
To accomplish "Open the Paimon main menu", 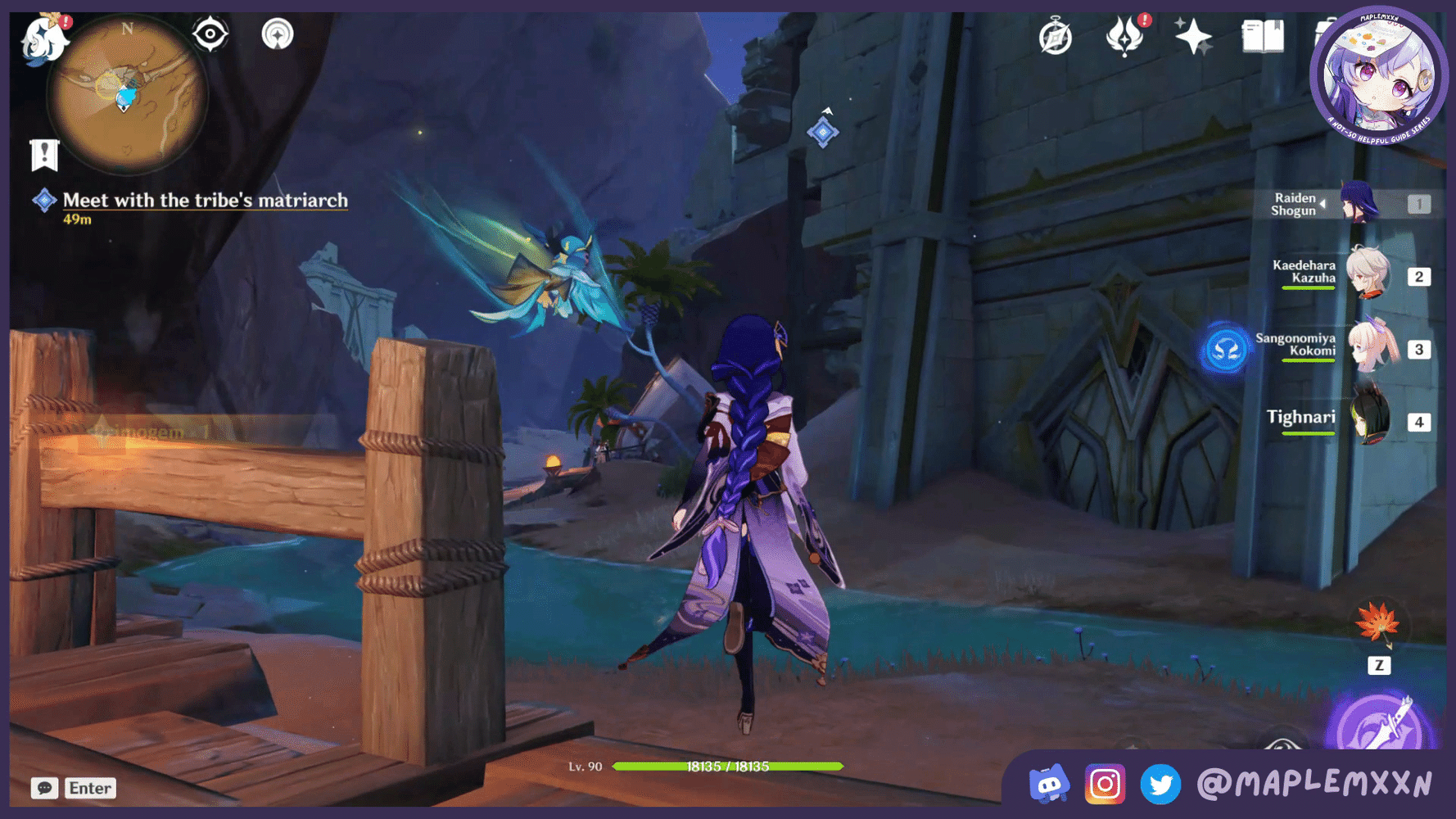I will 45,41.
